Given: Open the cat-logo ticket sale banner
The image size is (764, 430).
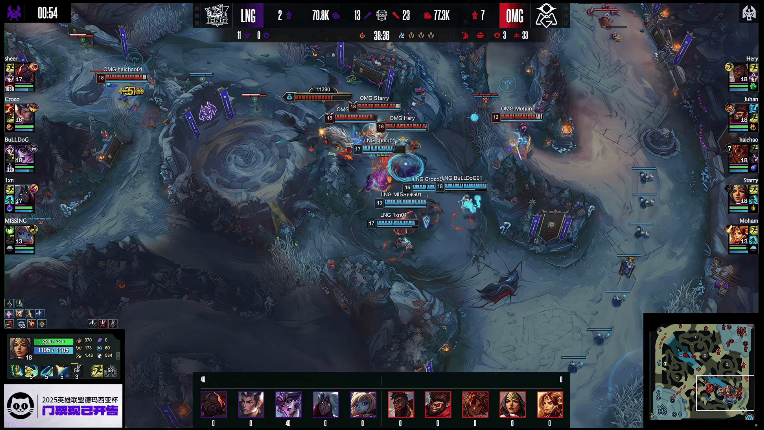Looking at the screenshot, I should click(x=62, y=406).
